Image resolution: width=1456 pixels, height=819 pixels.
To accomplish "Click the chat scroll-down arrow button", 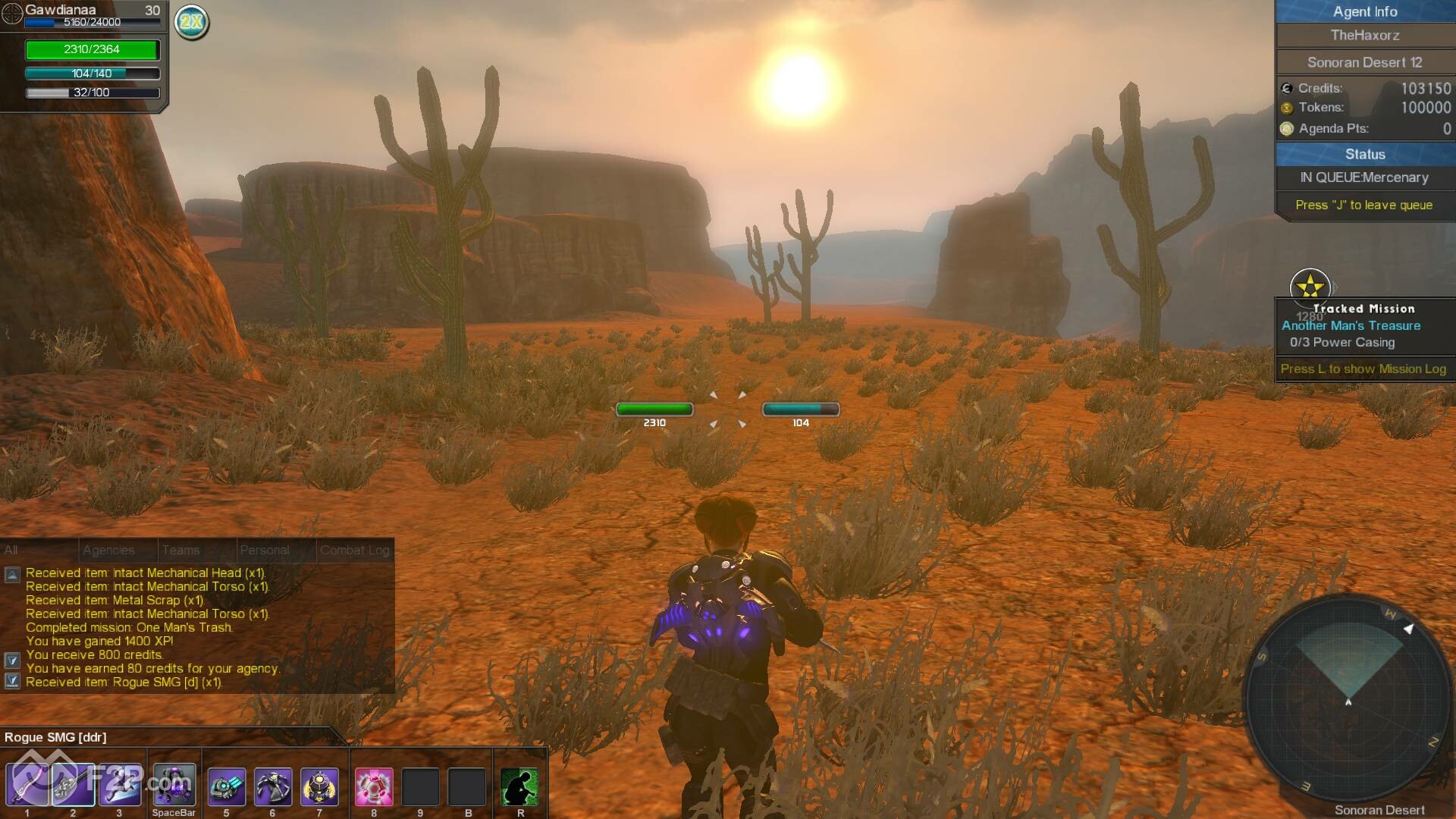I will (x=12, y=661).
